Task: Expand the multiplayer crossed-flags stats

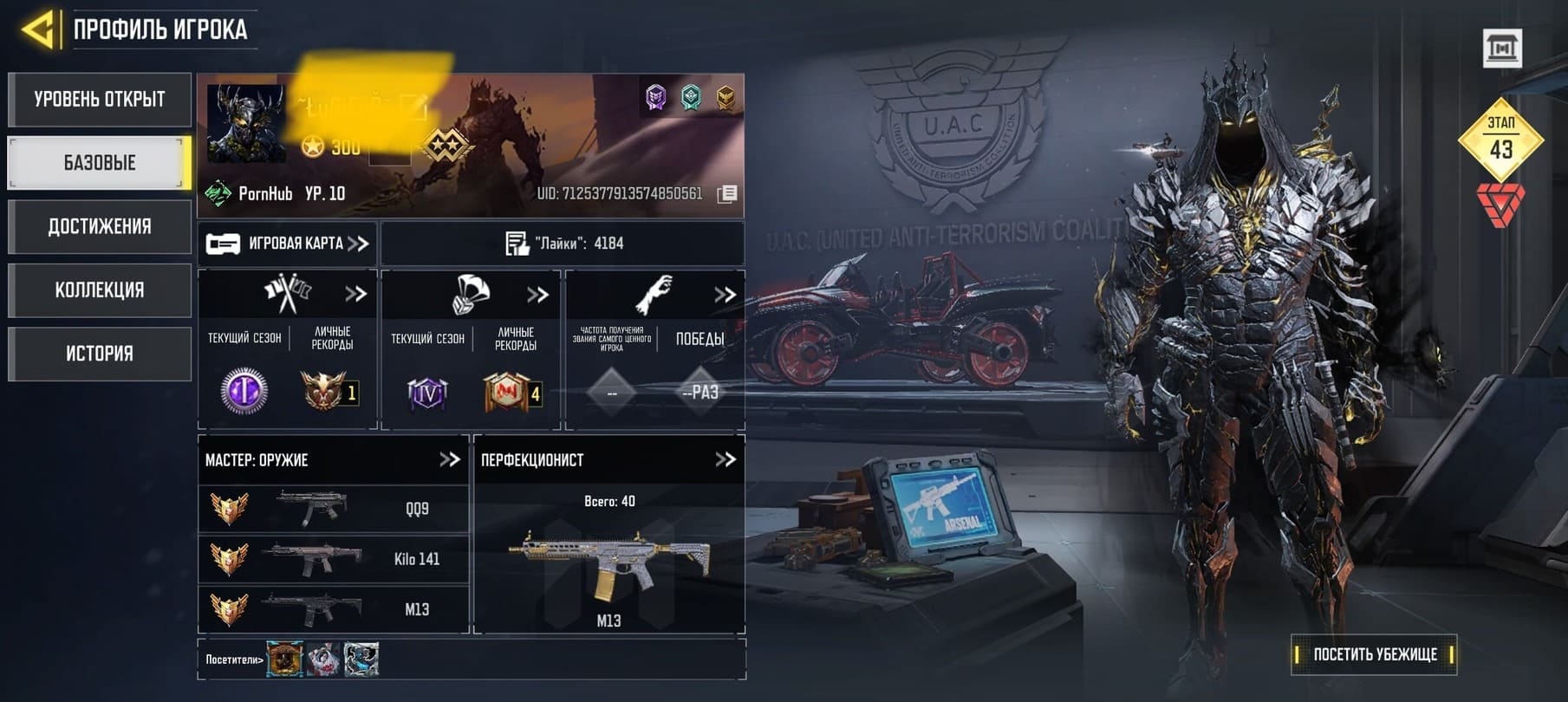Action: 355,294
